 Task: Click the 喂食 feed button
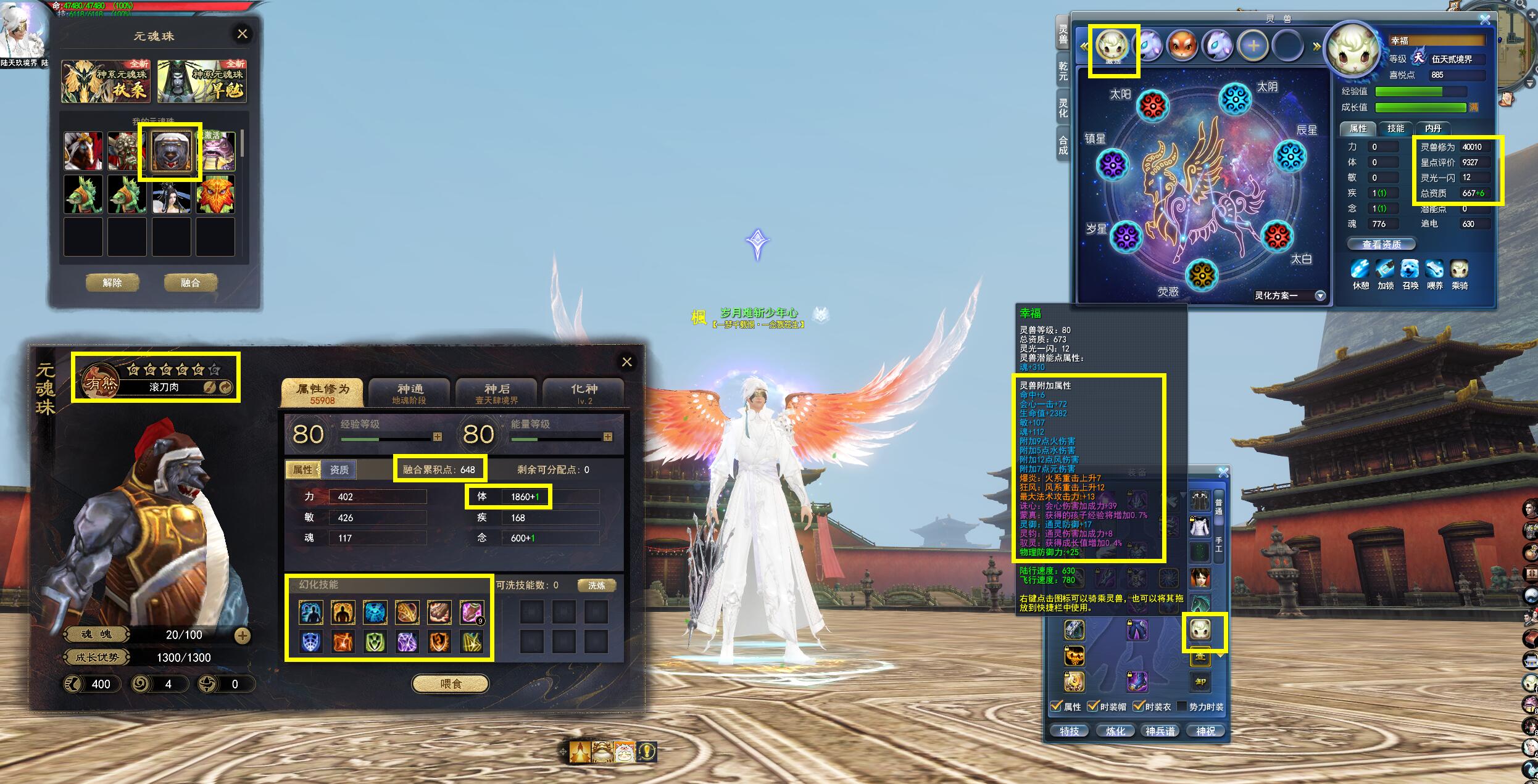click(451, 683)
